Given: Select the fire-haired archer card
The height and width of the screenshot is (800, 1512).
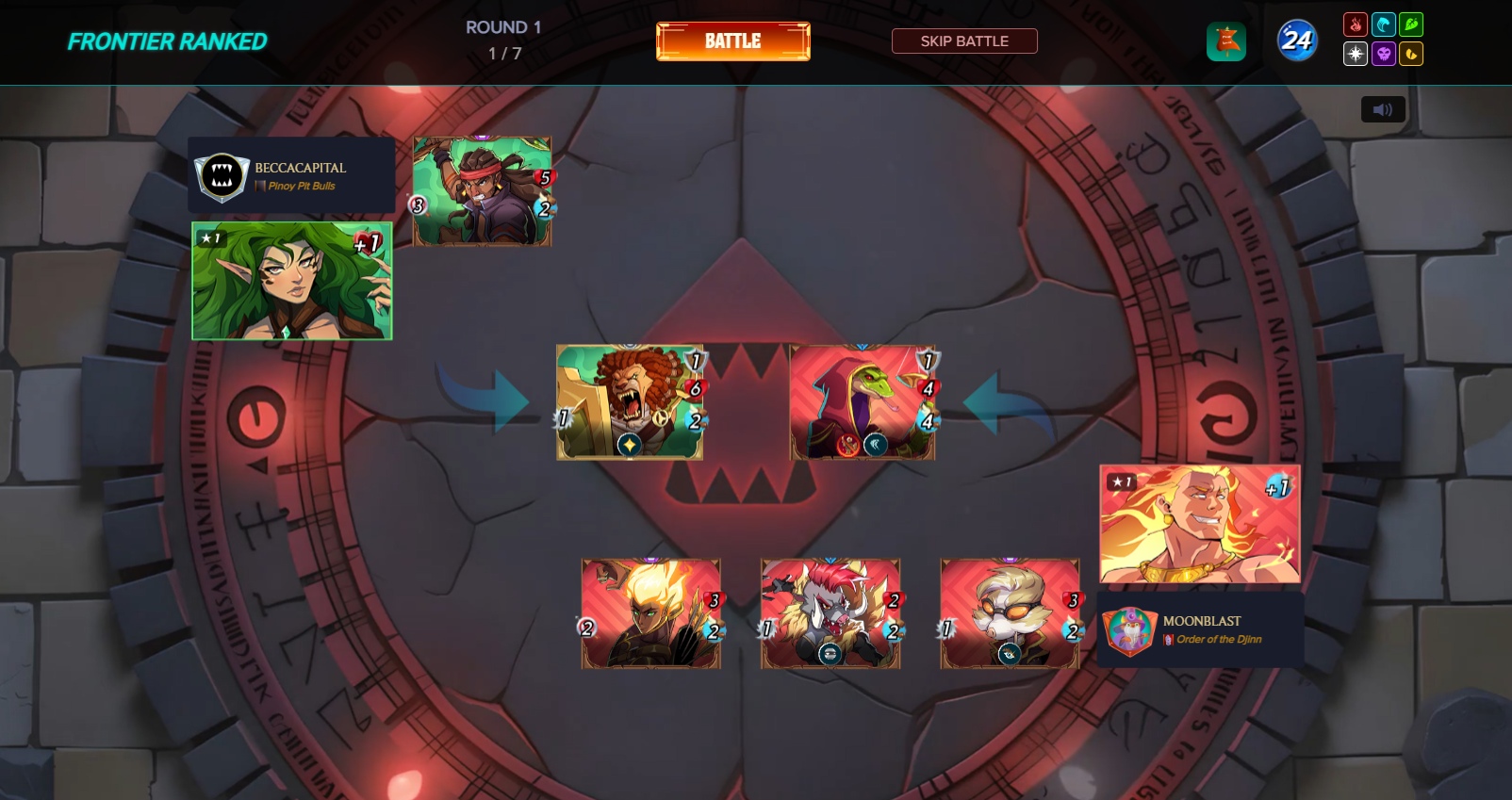Looking at the screenshot, I should click(650, 613).
